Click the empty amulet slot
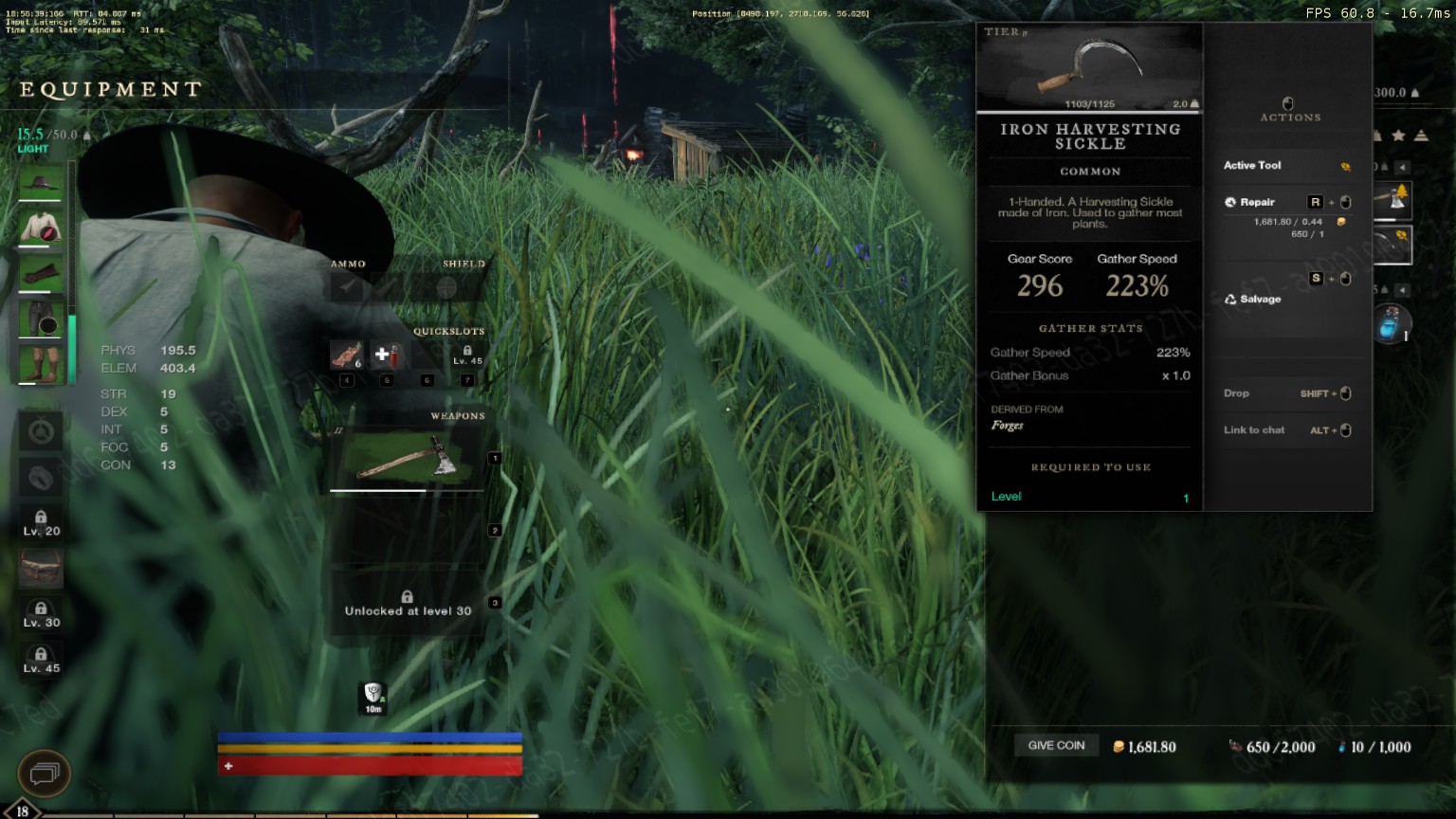Image resolution: width=1456 pixels, height=819 pixels. click(41, 431)
